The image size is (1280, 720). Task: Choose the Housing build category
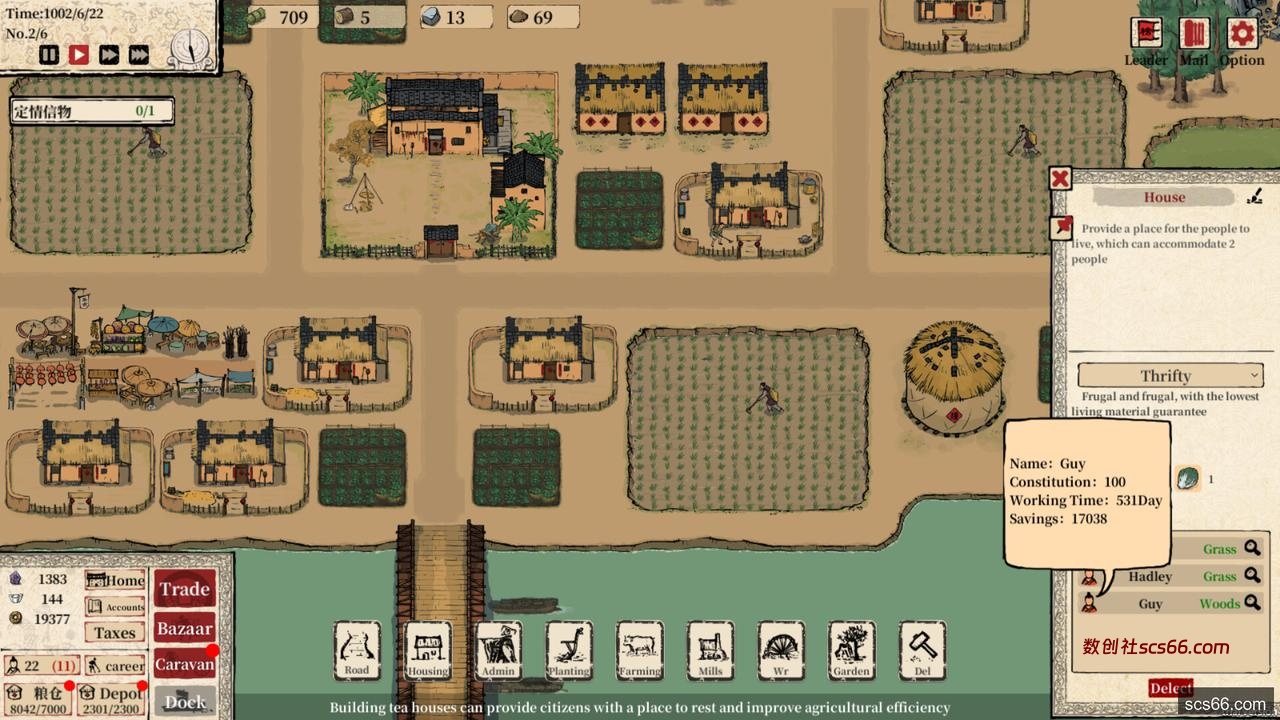click(x=428, y=651)
